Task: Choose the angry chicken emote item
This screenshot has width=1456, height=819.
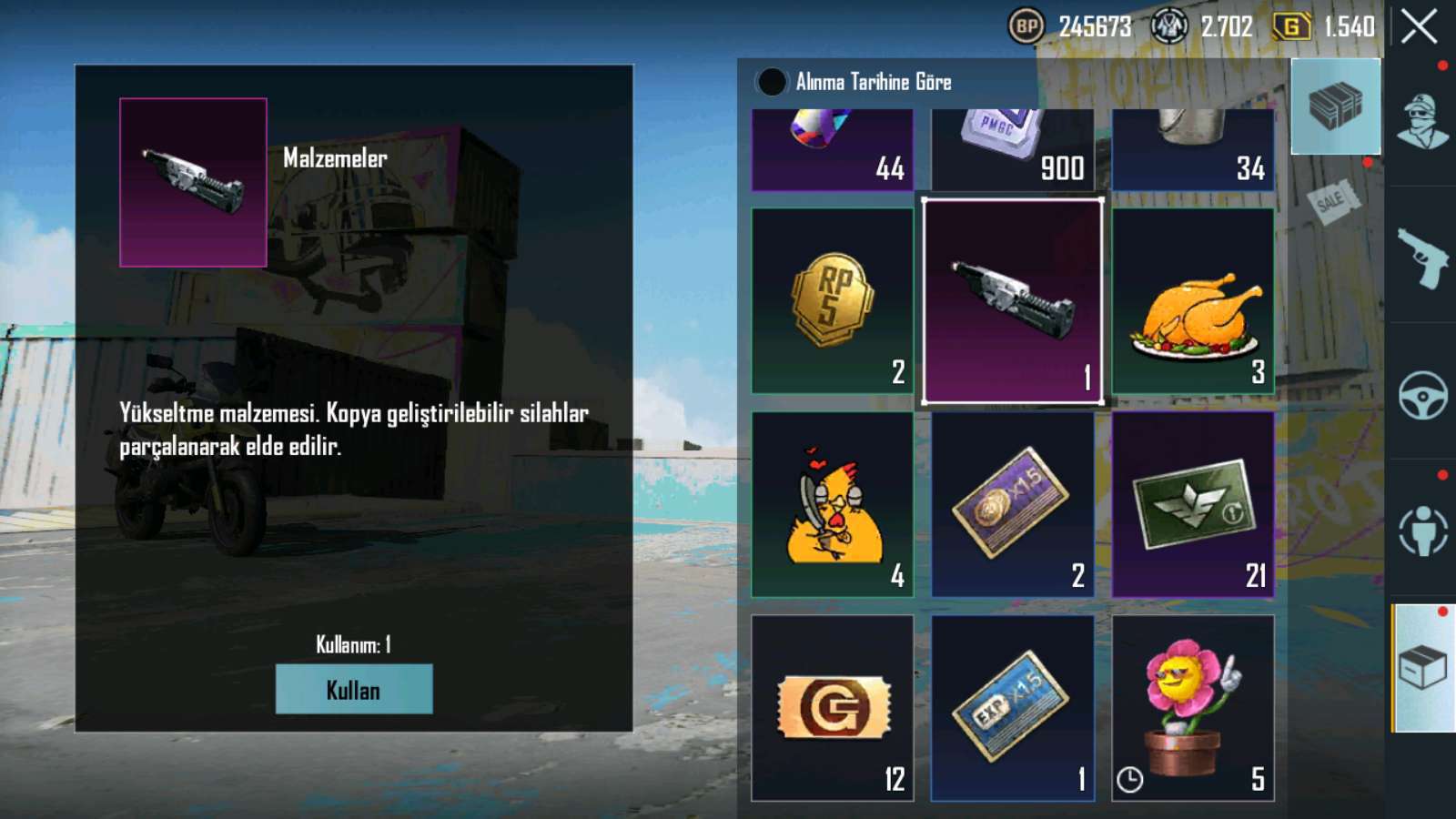Action: point(832,505)
